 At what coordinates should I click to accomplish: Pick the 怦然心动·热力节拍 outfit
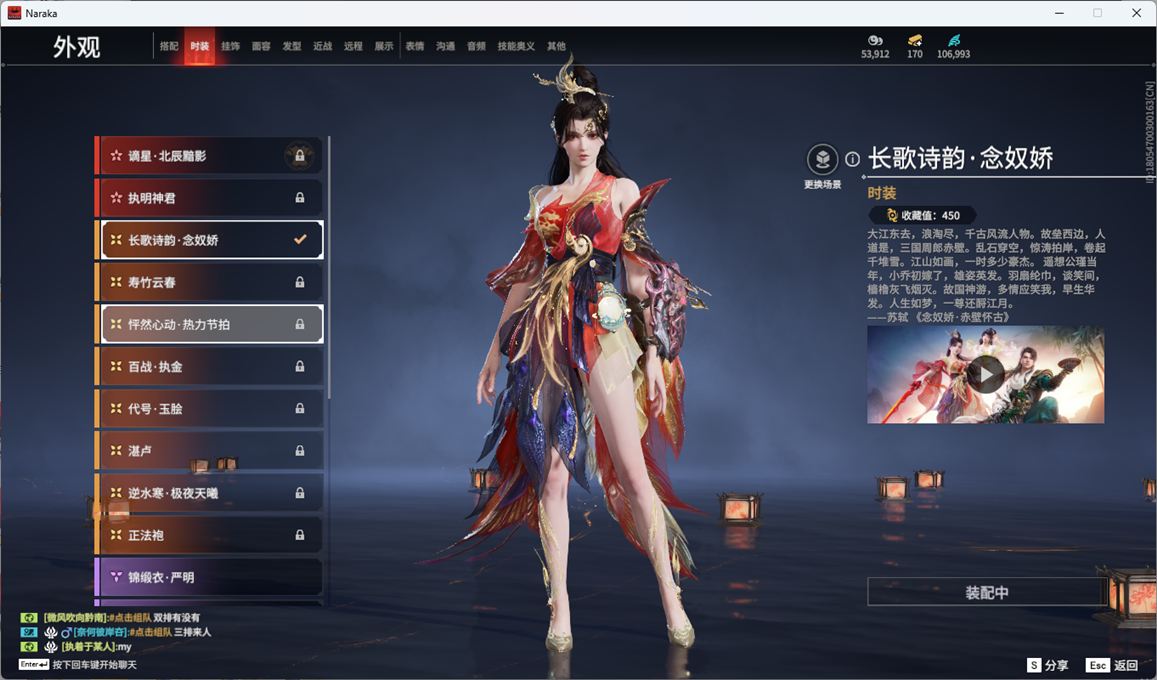click(210, 324)
